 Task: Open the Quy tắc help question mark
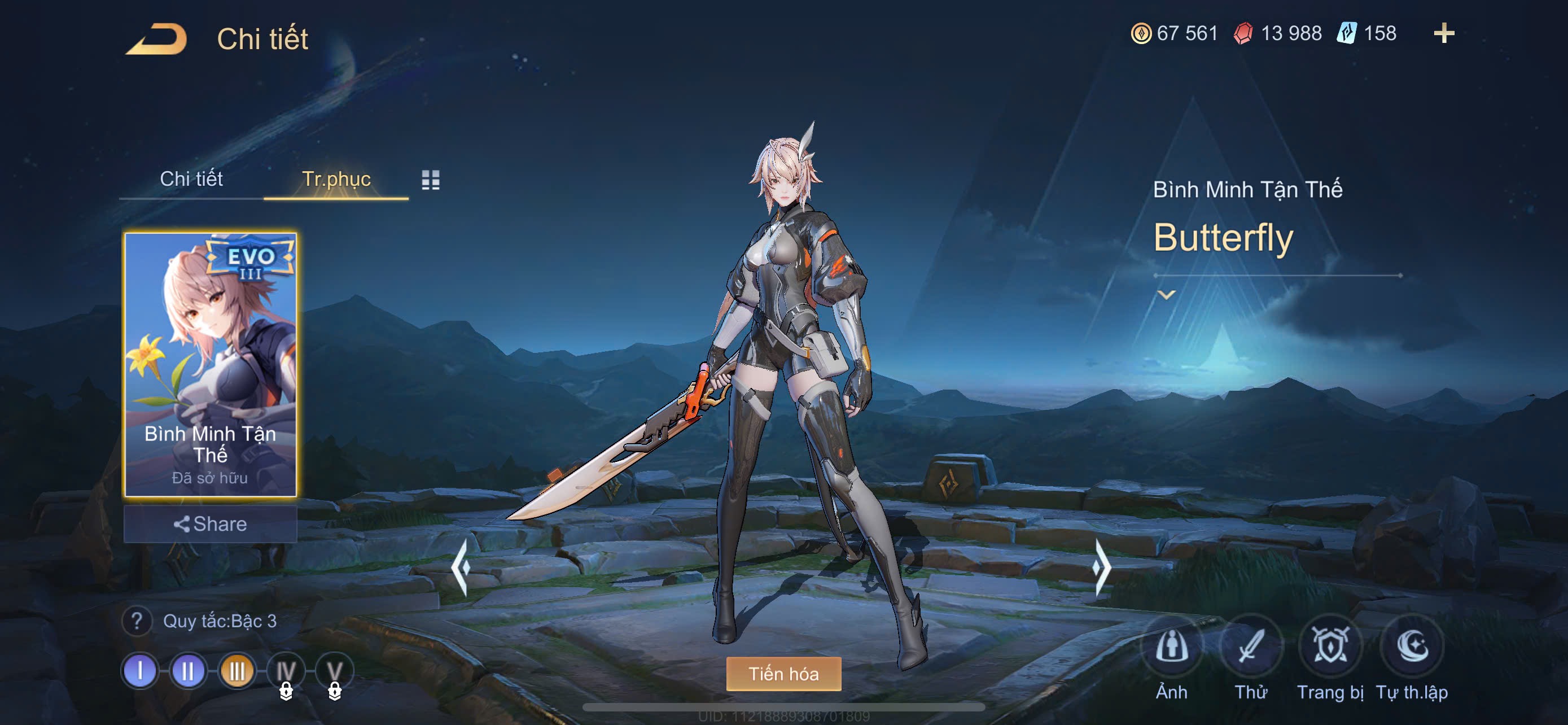coord(137,621)
